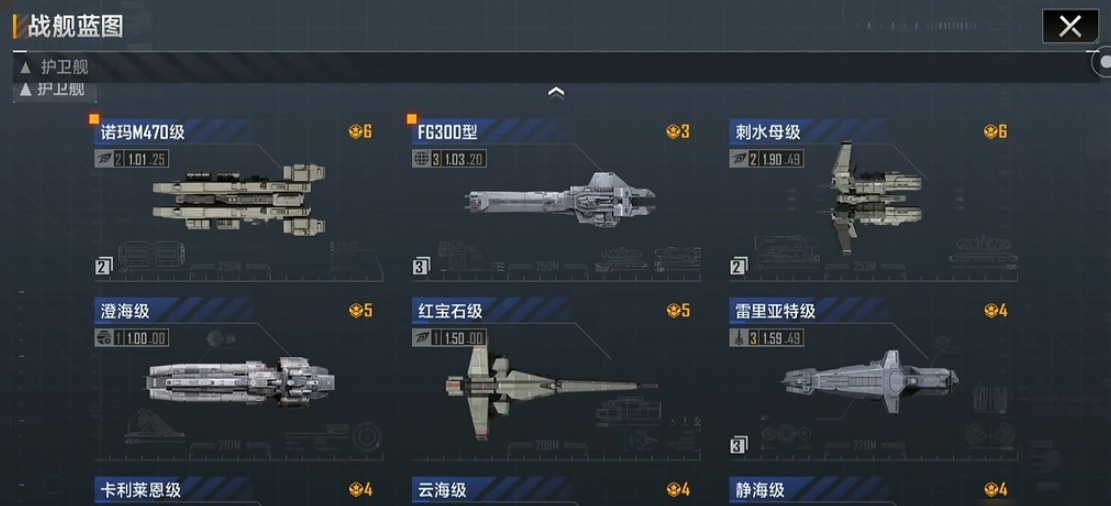The image size is (1111, 506).
Task: Collapse the 护卫舰 category header
Action: point(60,67)
